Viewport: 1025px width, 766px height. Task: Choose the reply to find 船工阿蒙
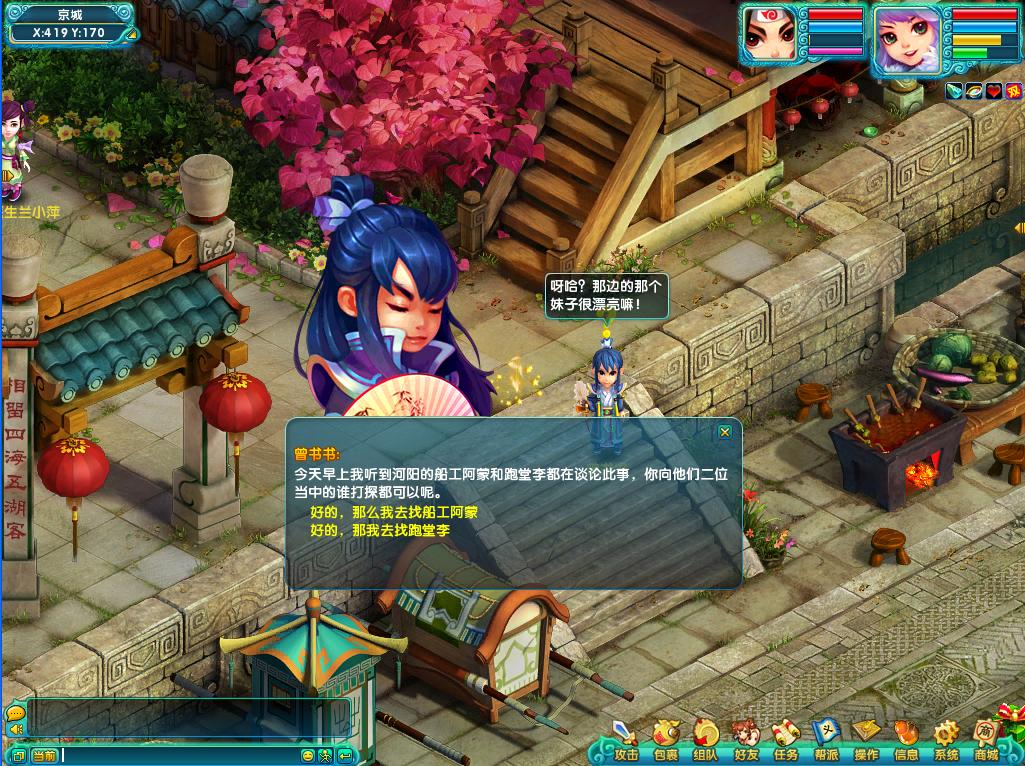point(394,512)
